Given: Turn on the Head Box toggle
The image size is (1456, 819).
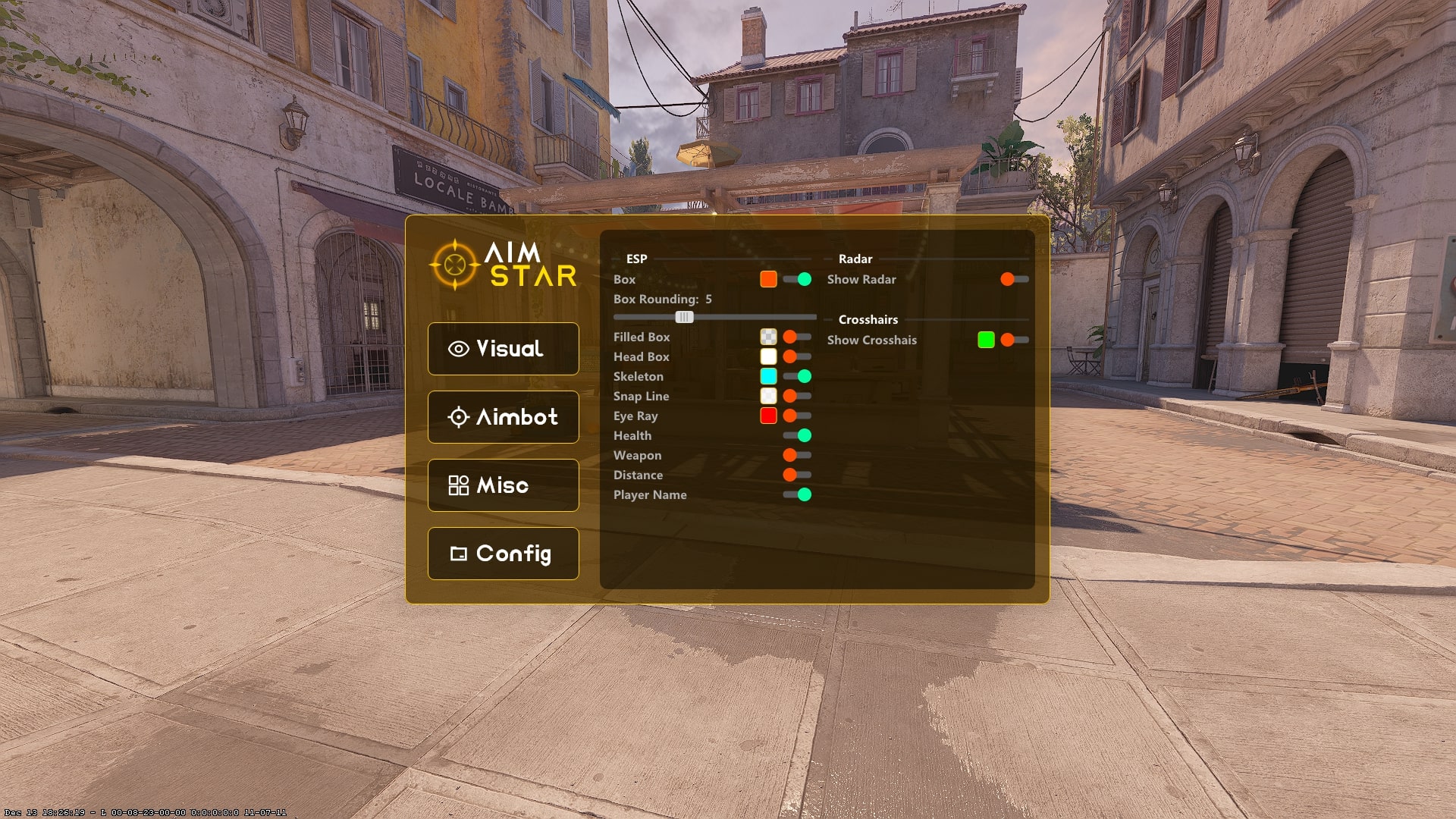Looking at the screenshot, I should point(797,356).
